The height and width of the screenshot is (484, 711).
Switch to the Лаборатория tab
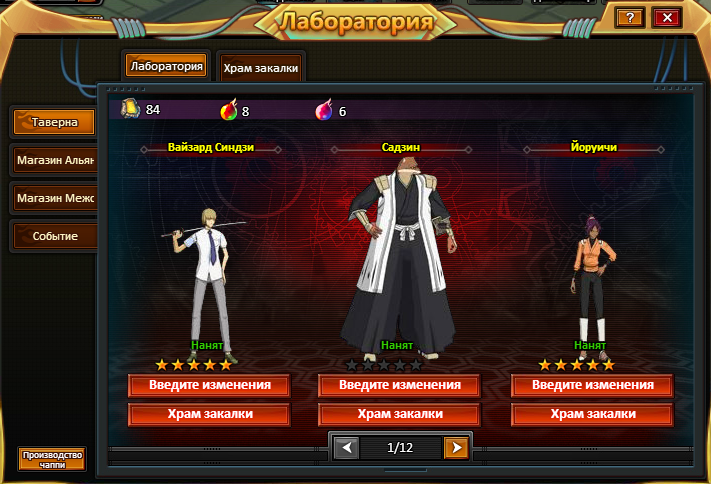[166, 67]
